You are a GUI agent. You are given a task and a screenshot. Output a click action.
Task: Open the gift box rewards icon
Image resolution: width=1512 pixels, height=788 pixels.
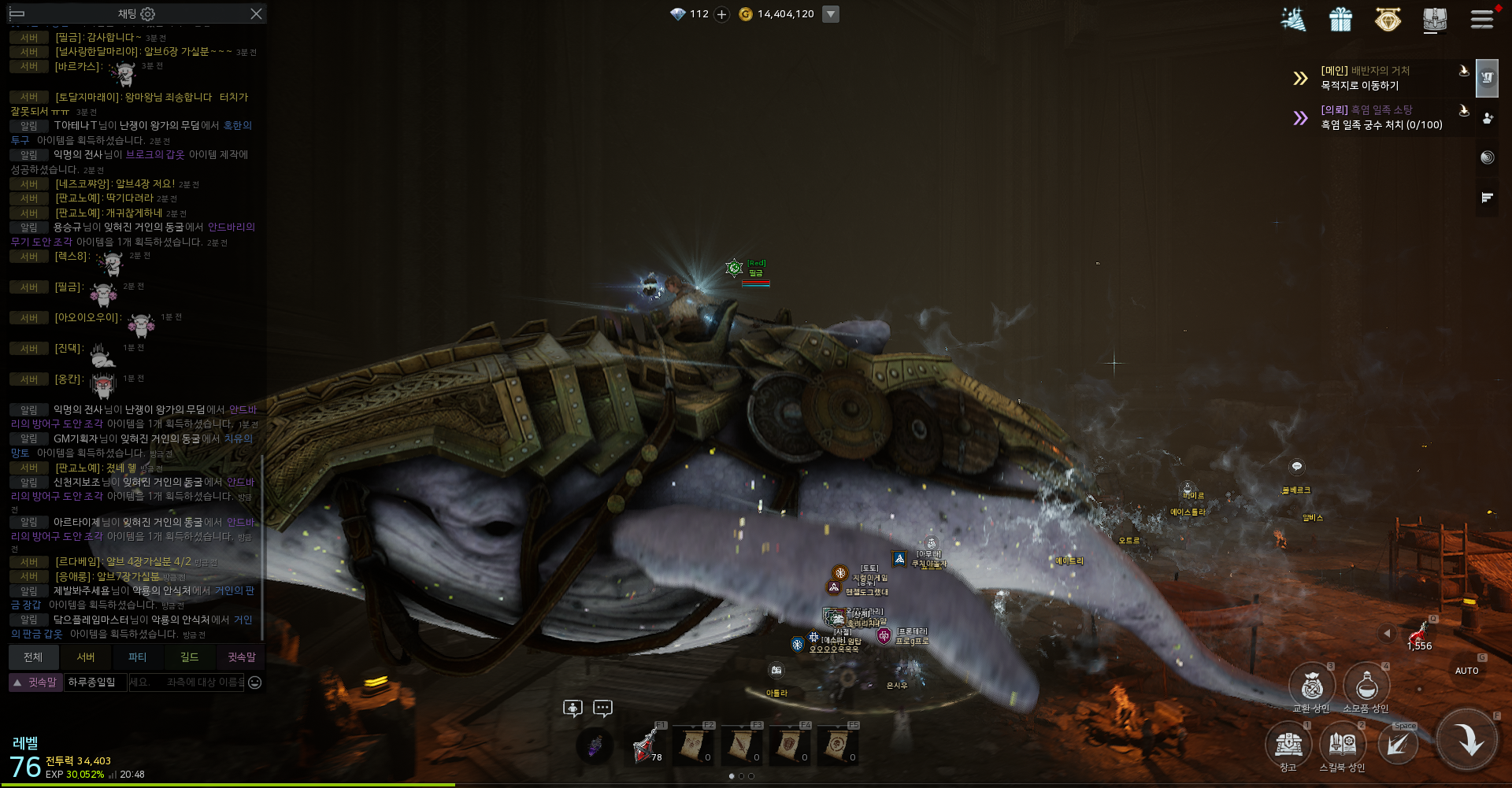tap(1340, 19)
